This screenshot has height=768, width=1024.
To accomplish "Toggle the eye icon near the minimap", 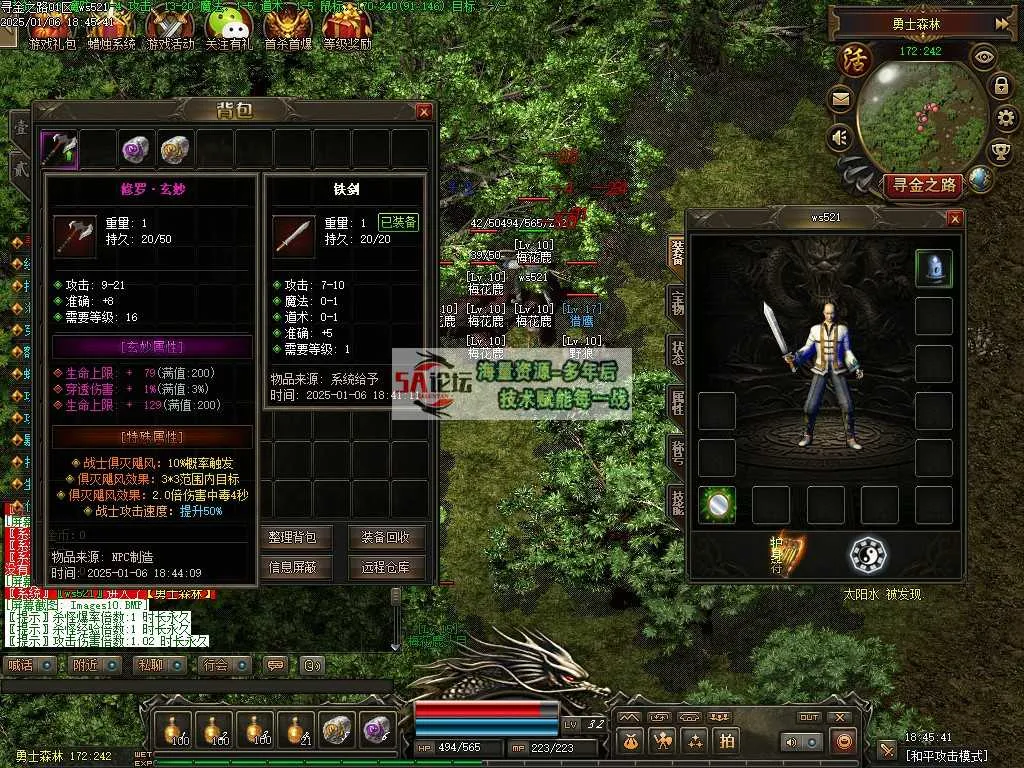I will (984, 57).
